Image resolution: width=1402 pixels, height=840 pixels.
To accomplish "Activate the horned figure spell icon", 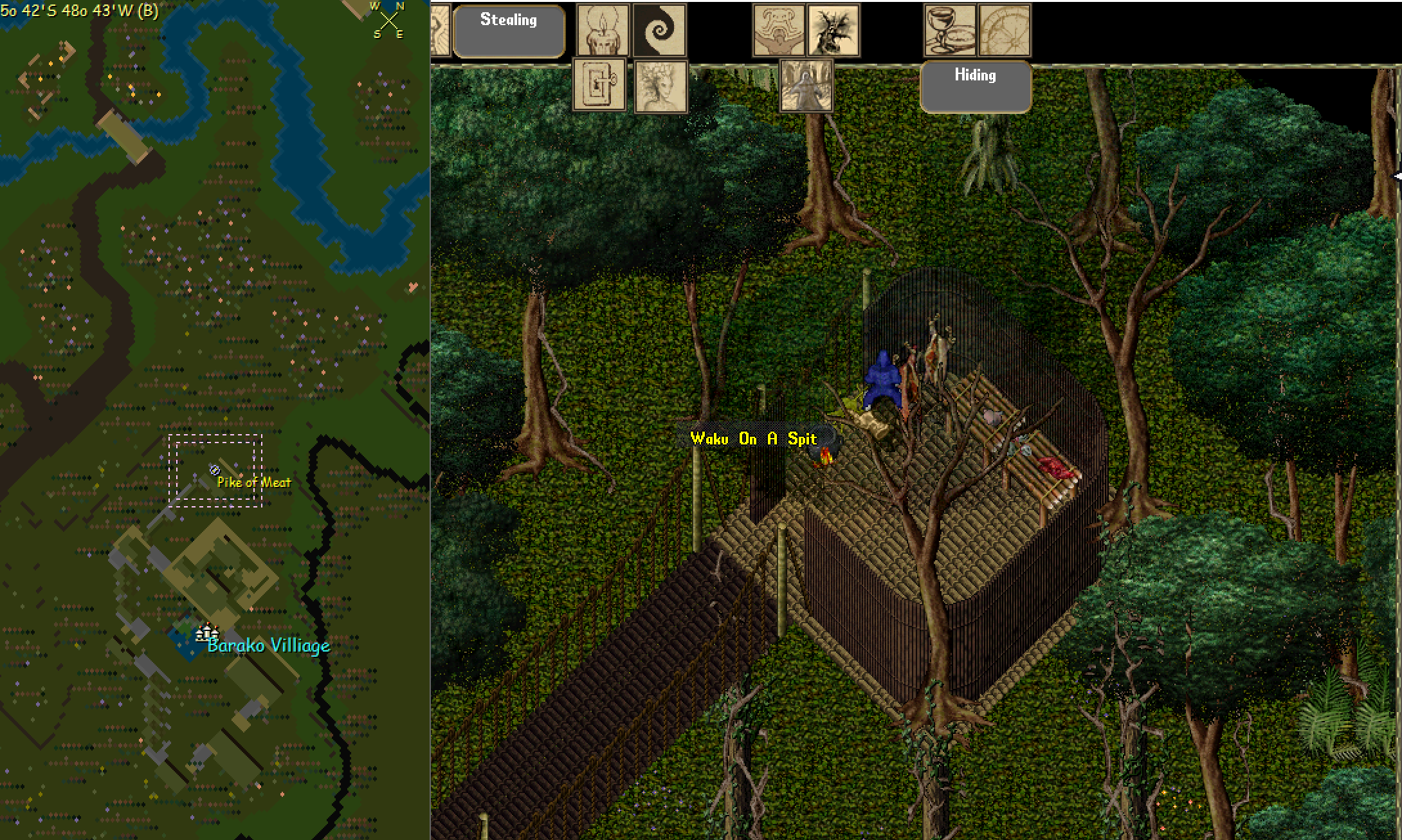I will tap(779, 30).
